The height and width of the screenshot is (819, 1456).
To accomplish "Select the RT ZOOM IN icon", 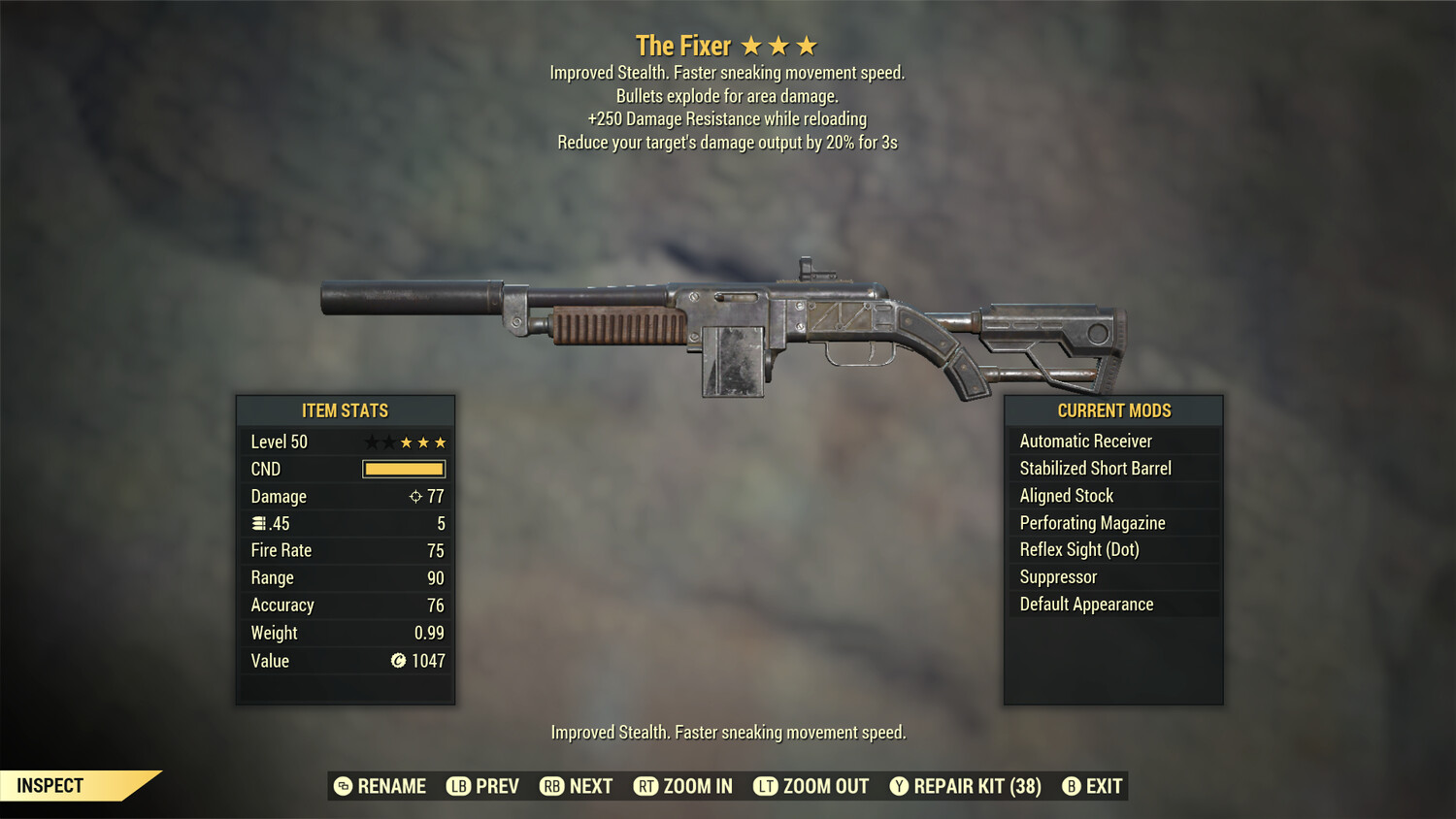I will [x=645, y=786].
